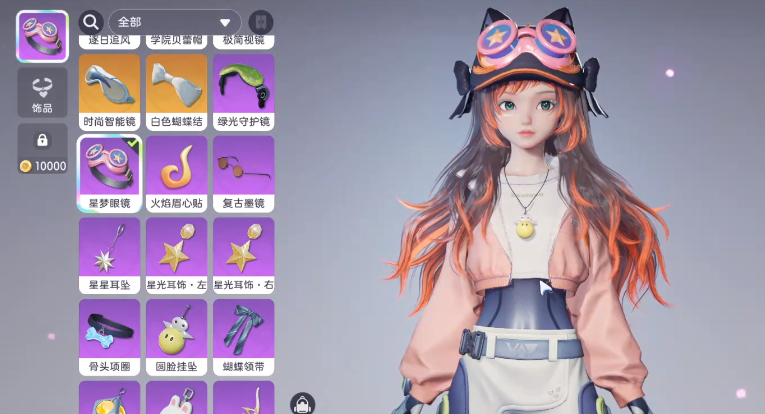The height and width of the screenshot is (414, 765).
Task: Select the 白色蝴蝶结 bow item
Action: point(176,92)
